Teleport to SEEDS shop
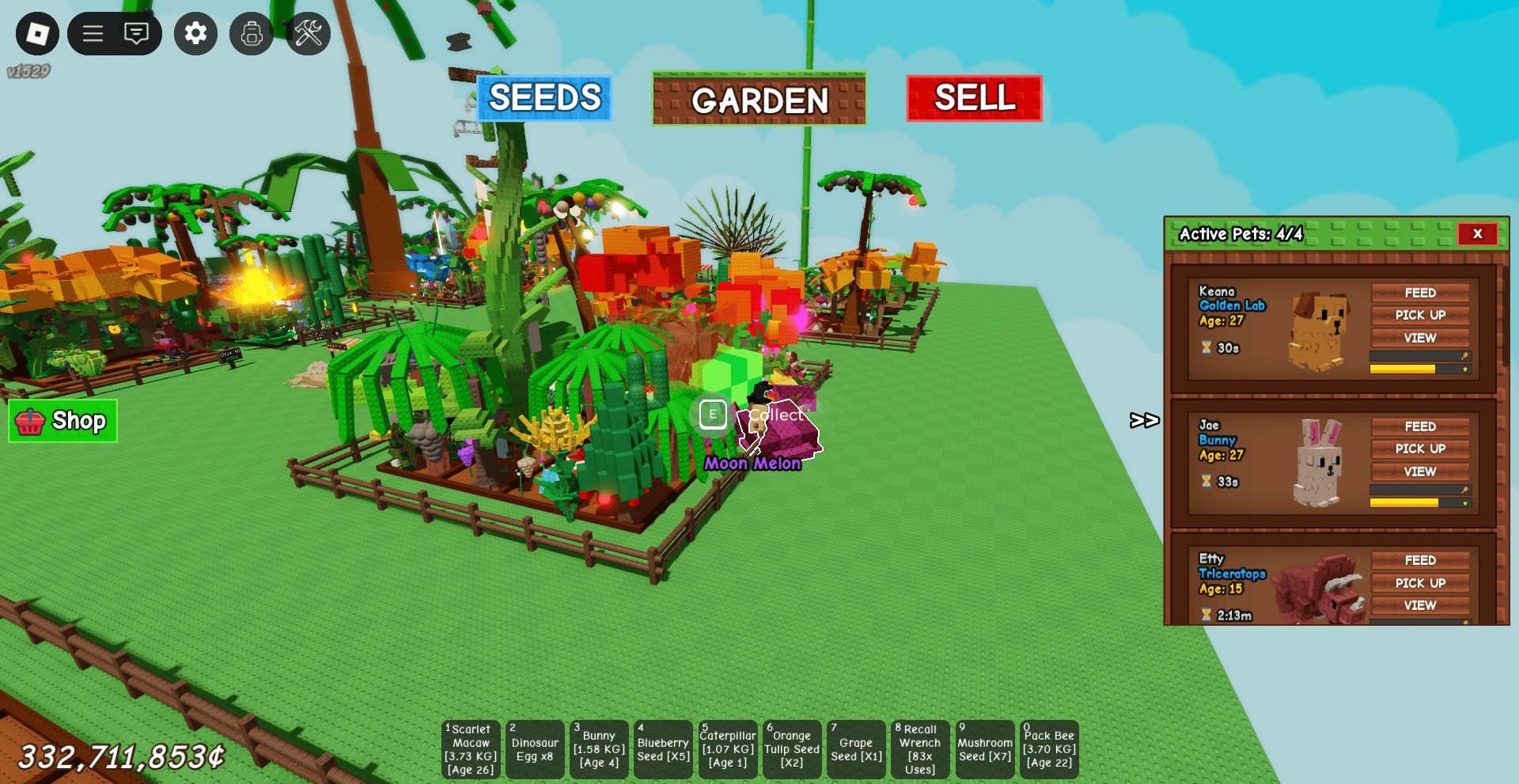1519x784 pixels. (x=544, y=98)
